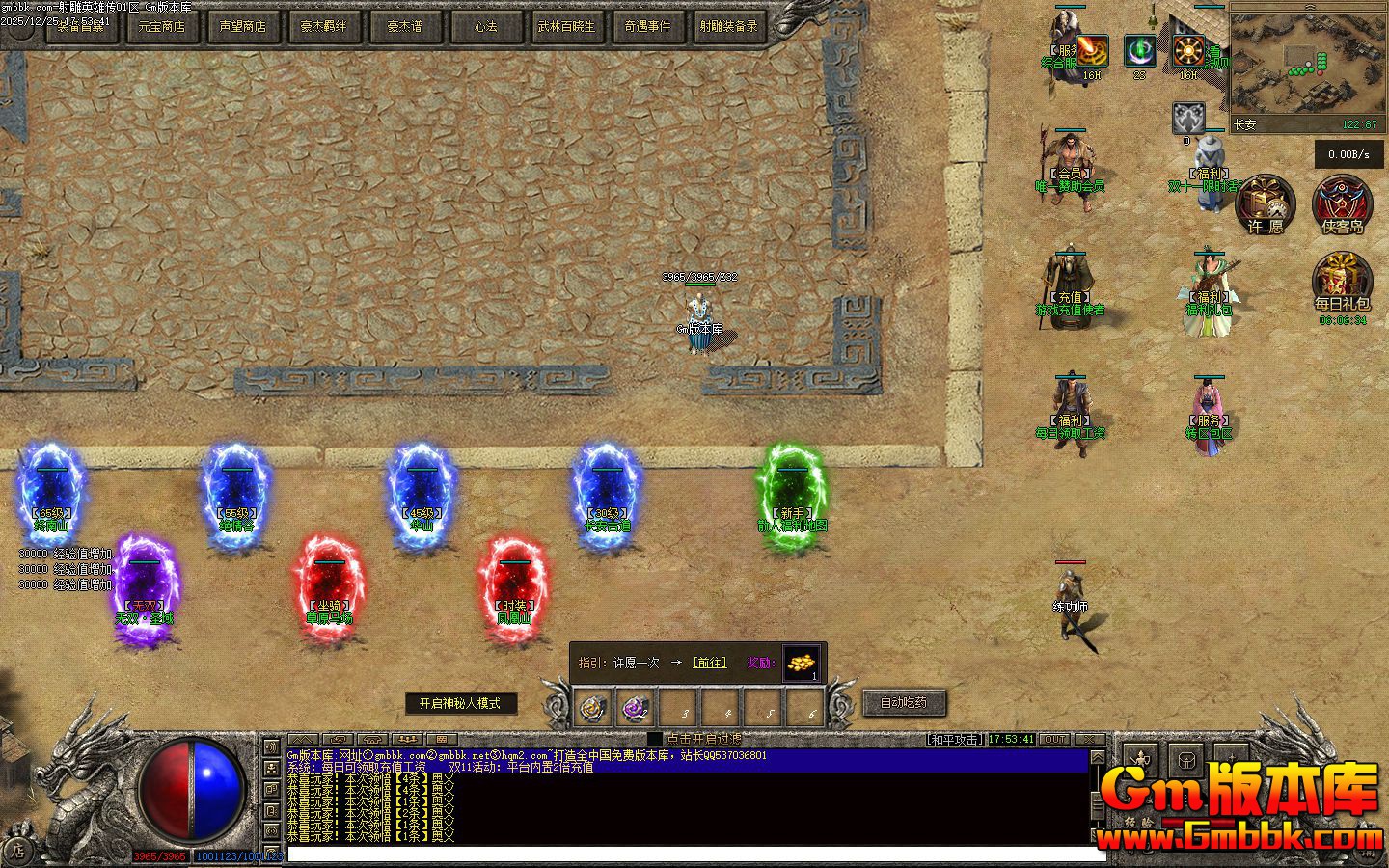The image size is (1389, 868).
Task: Claim the 每日礼包 daily gift
Action: click(1343, 282)
